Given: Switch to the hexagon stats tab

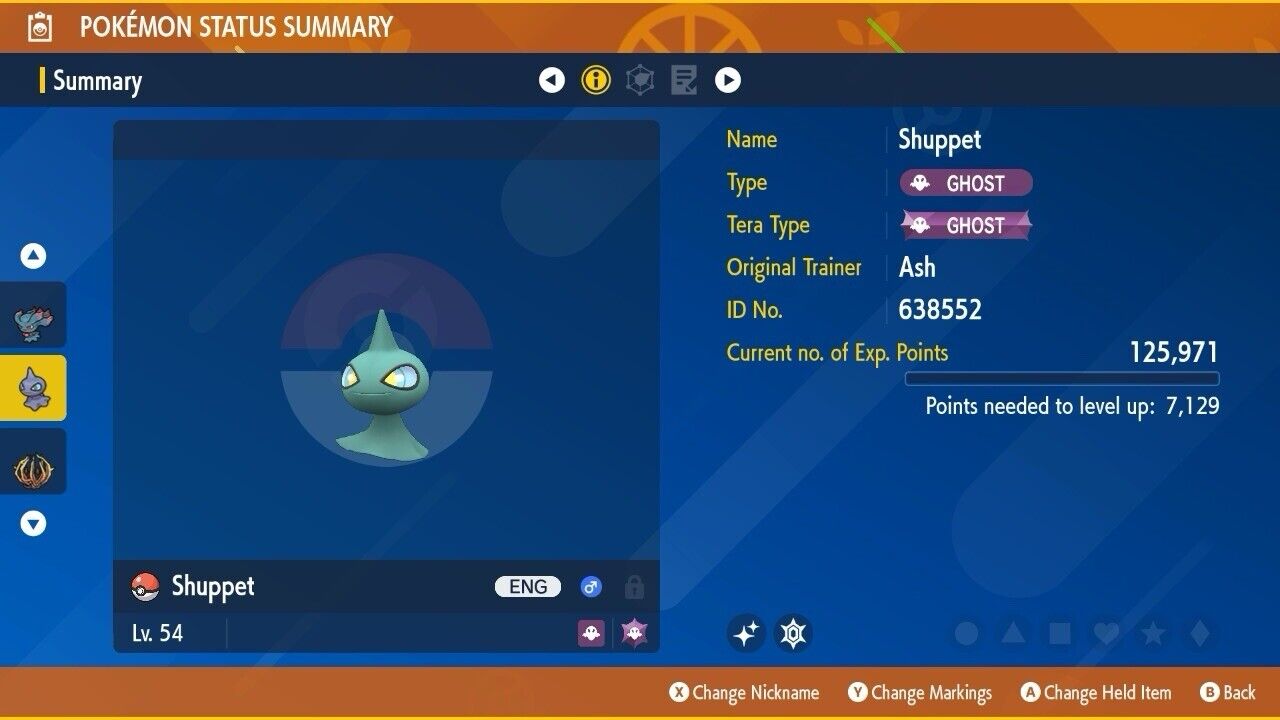Looking at the screenshot, I should (640, 80).
